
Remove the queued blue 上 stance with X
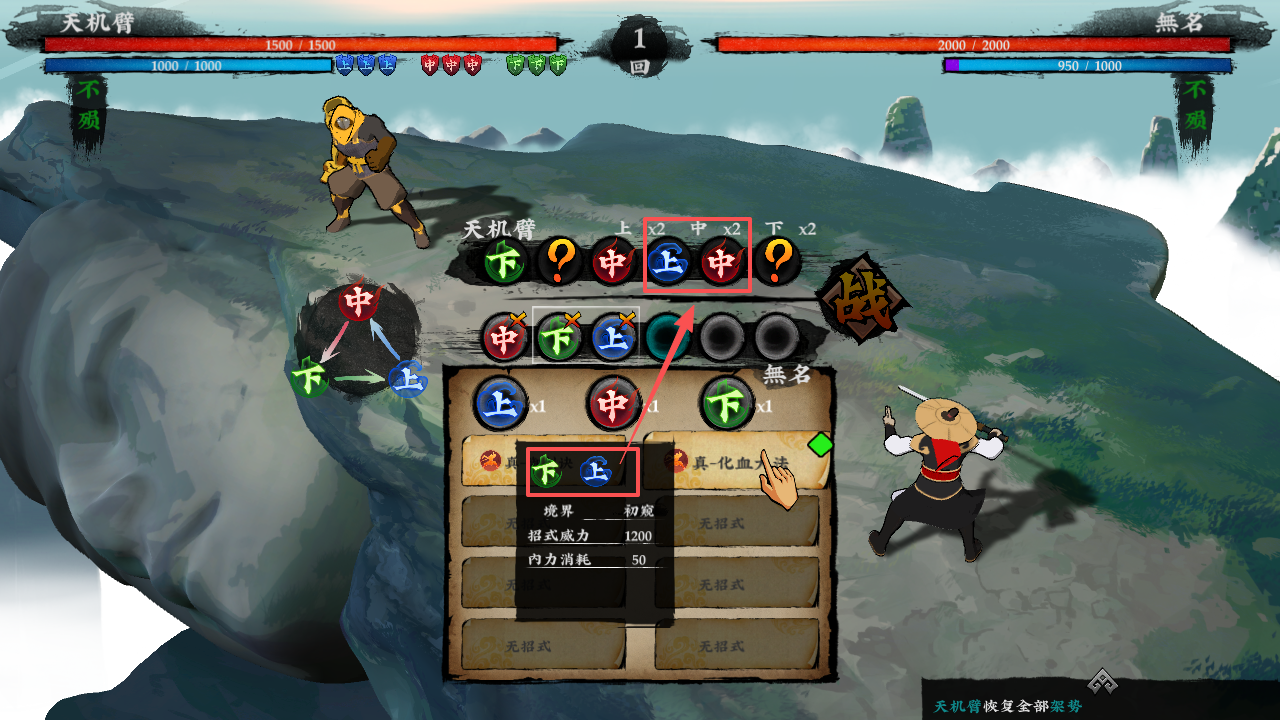click(613, 337)
